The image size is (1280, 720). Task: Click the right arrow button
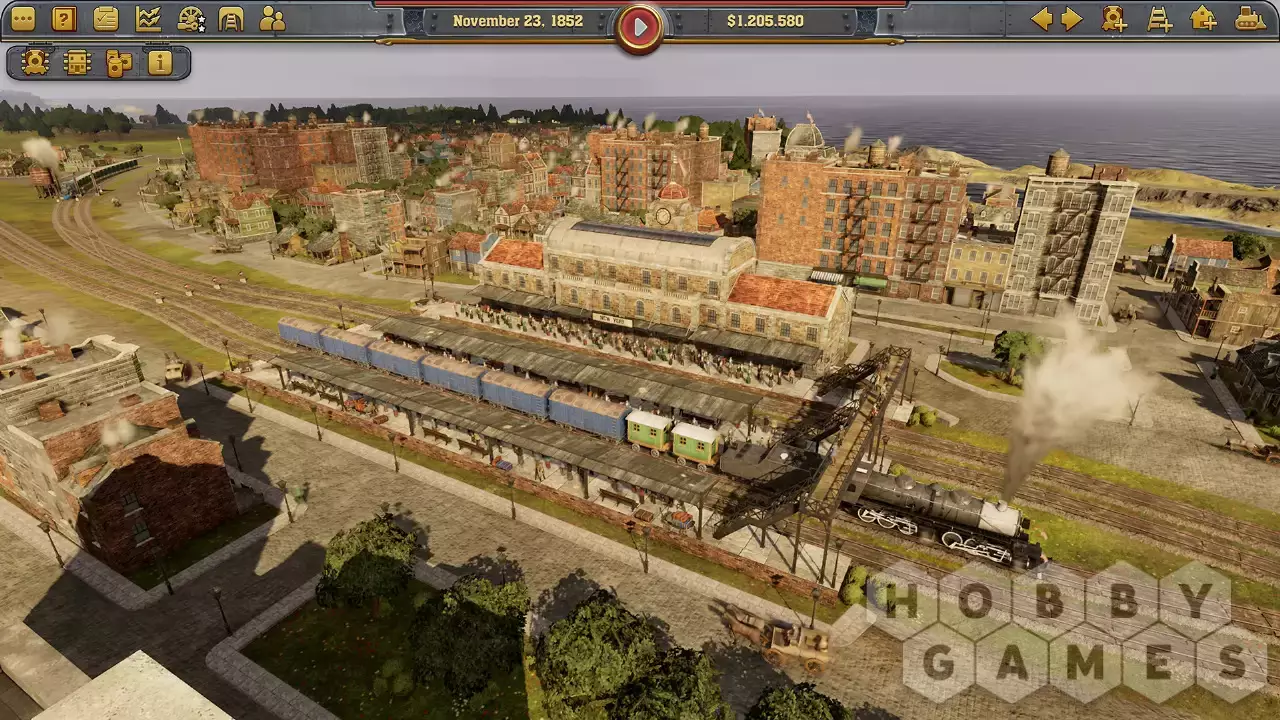(1072, 19)
